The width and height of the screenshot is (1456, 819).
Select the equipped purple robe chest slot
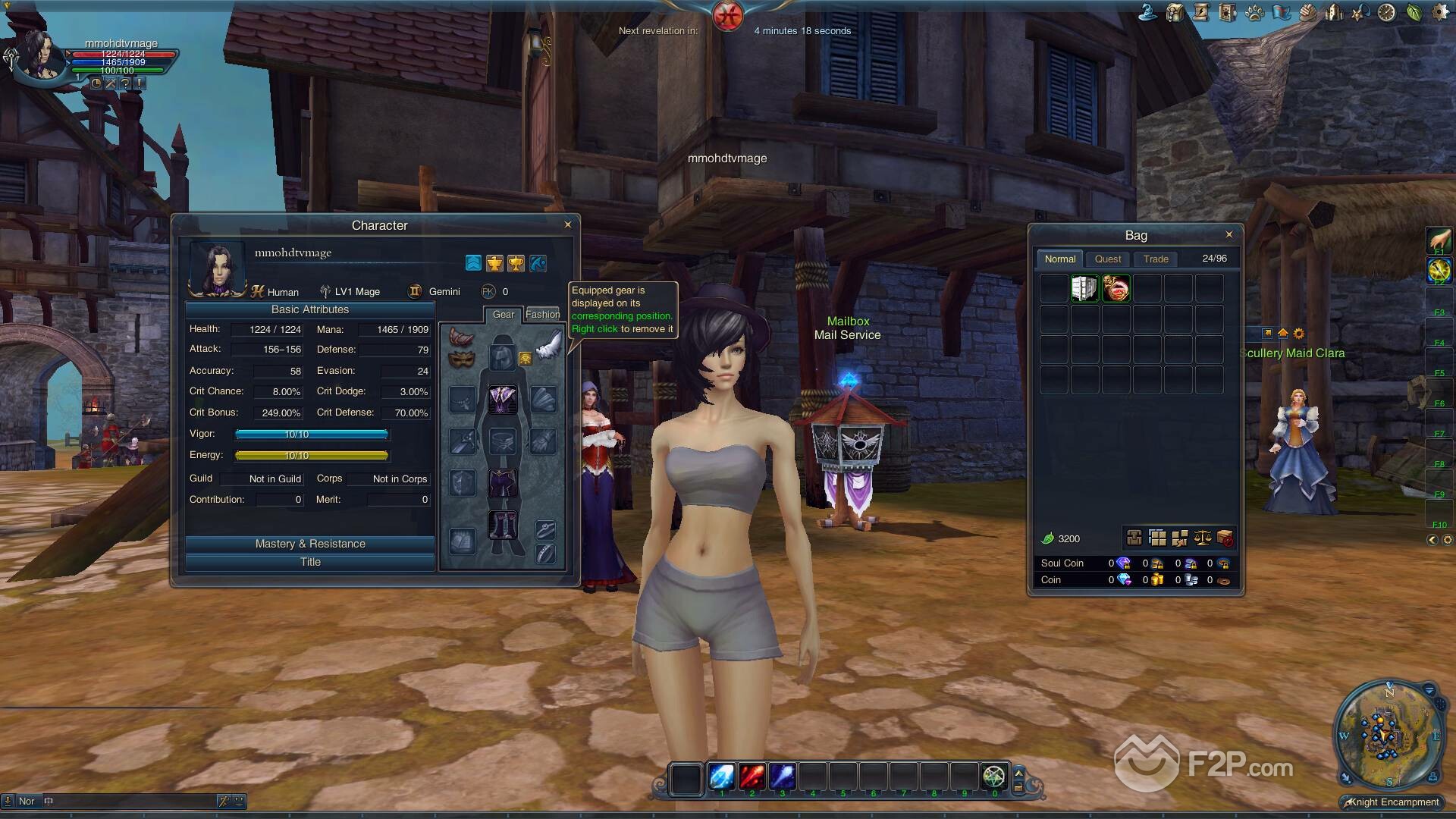point(501,399)
